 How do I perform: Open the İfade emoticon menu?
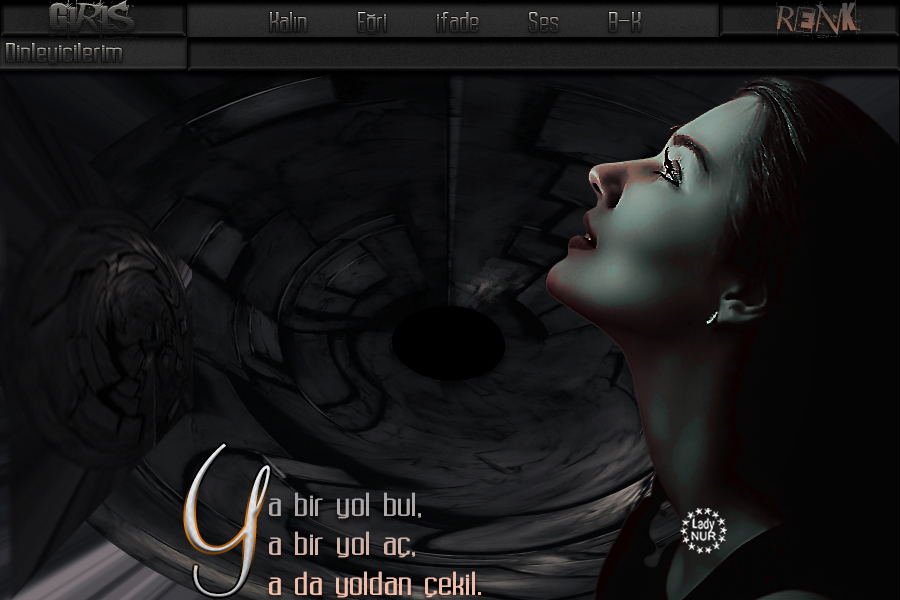[457, 23]
